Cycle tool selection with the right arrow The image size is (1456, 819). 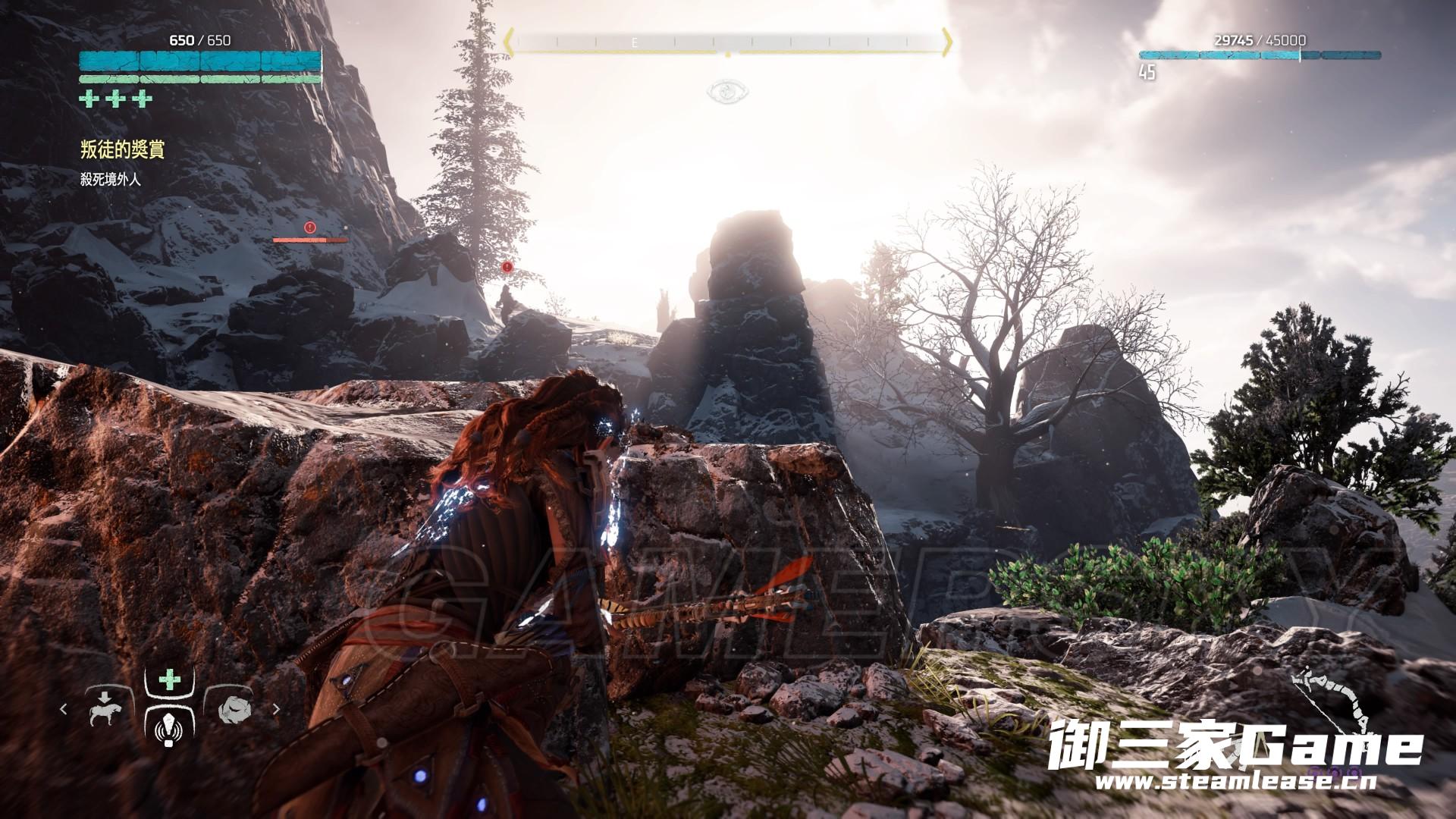click(x=276, y=709)
